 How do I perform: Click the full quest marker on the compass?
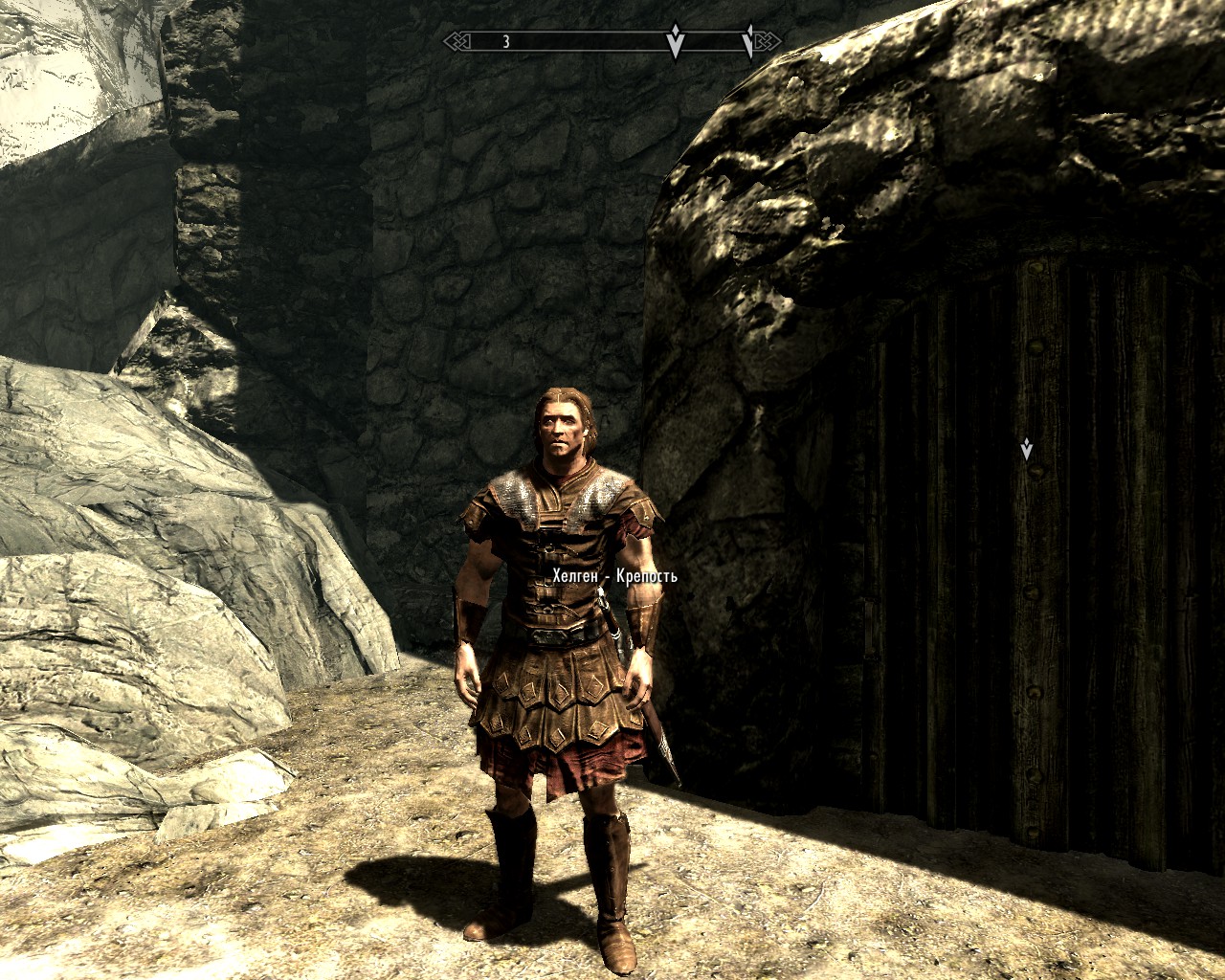(x=675, y=42)
